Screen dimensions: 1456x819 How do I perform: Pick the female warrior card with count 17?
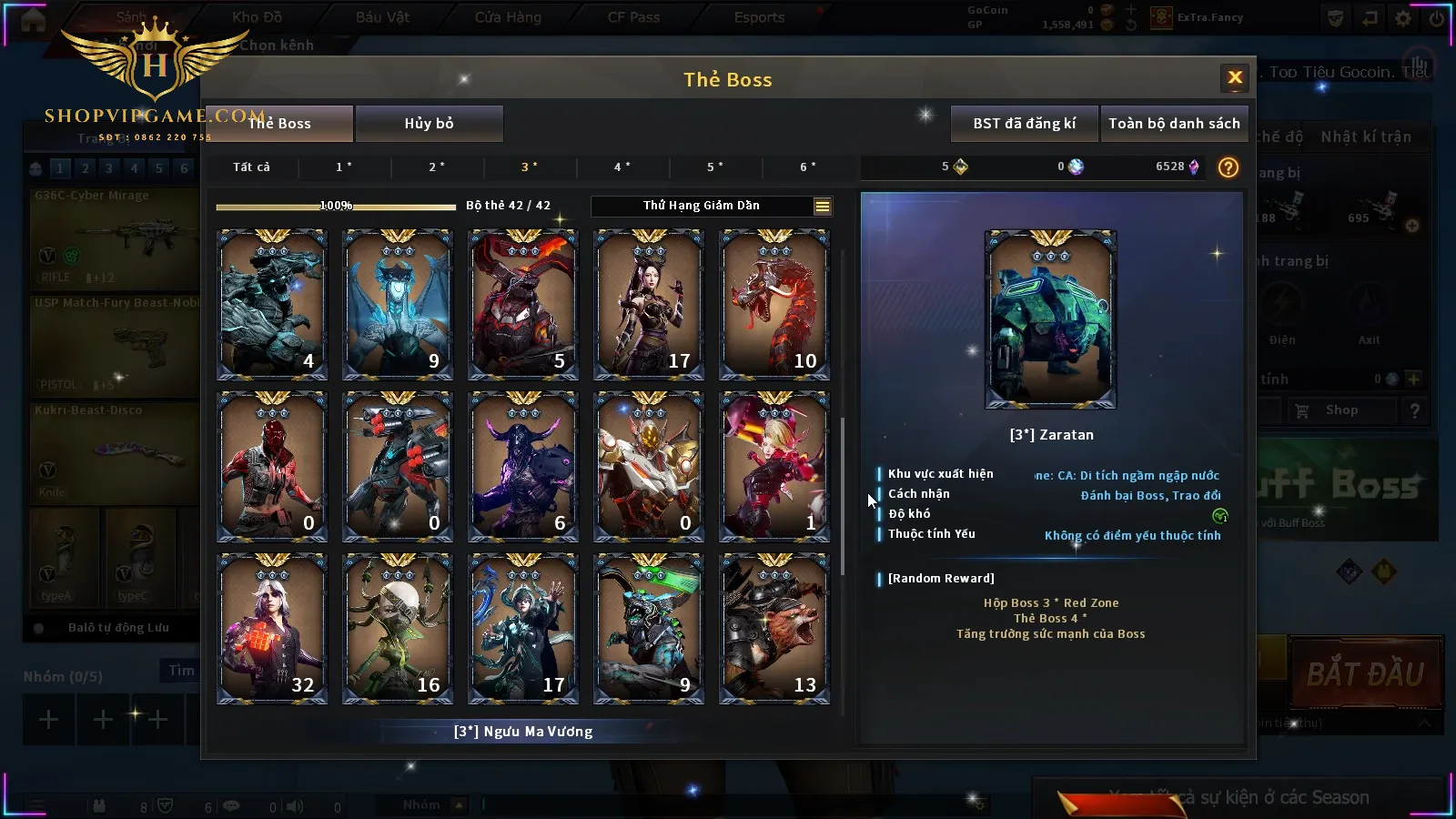pyautogui.click(x=649, y=305)
